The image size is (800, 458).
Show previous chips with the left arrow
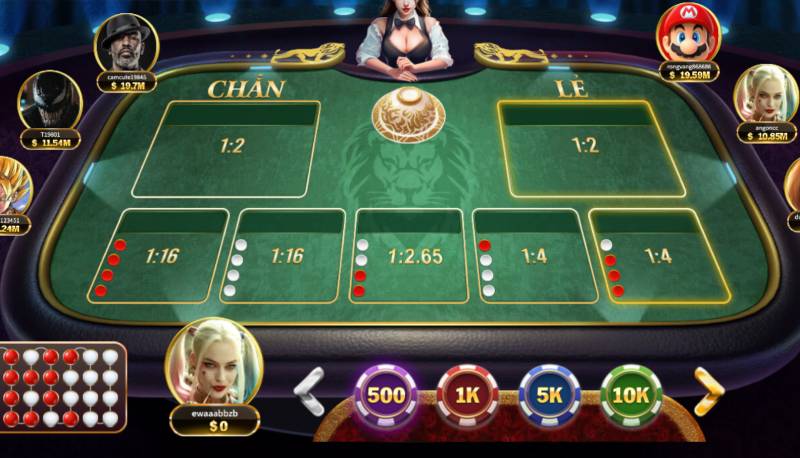[311, 391]
